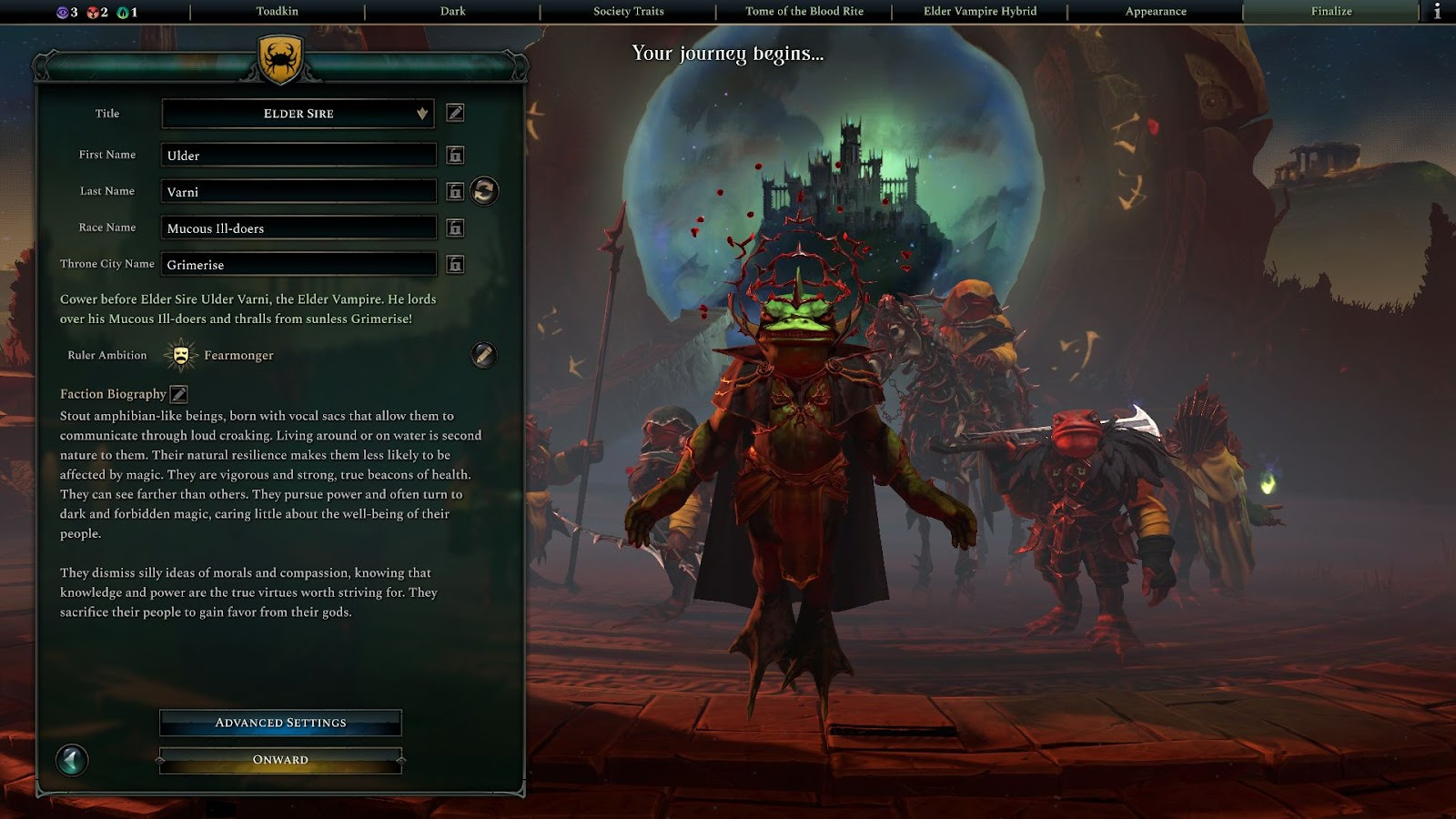The image size is (1456, 819).
Task: Click the First Name field with Ulder
Action: 298,156
